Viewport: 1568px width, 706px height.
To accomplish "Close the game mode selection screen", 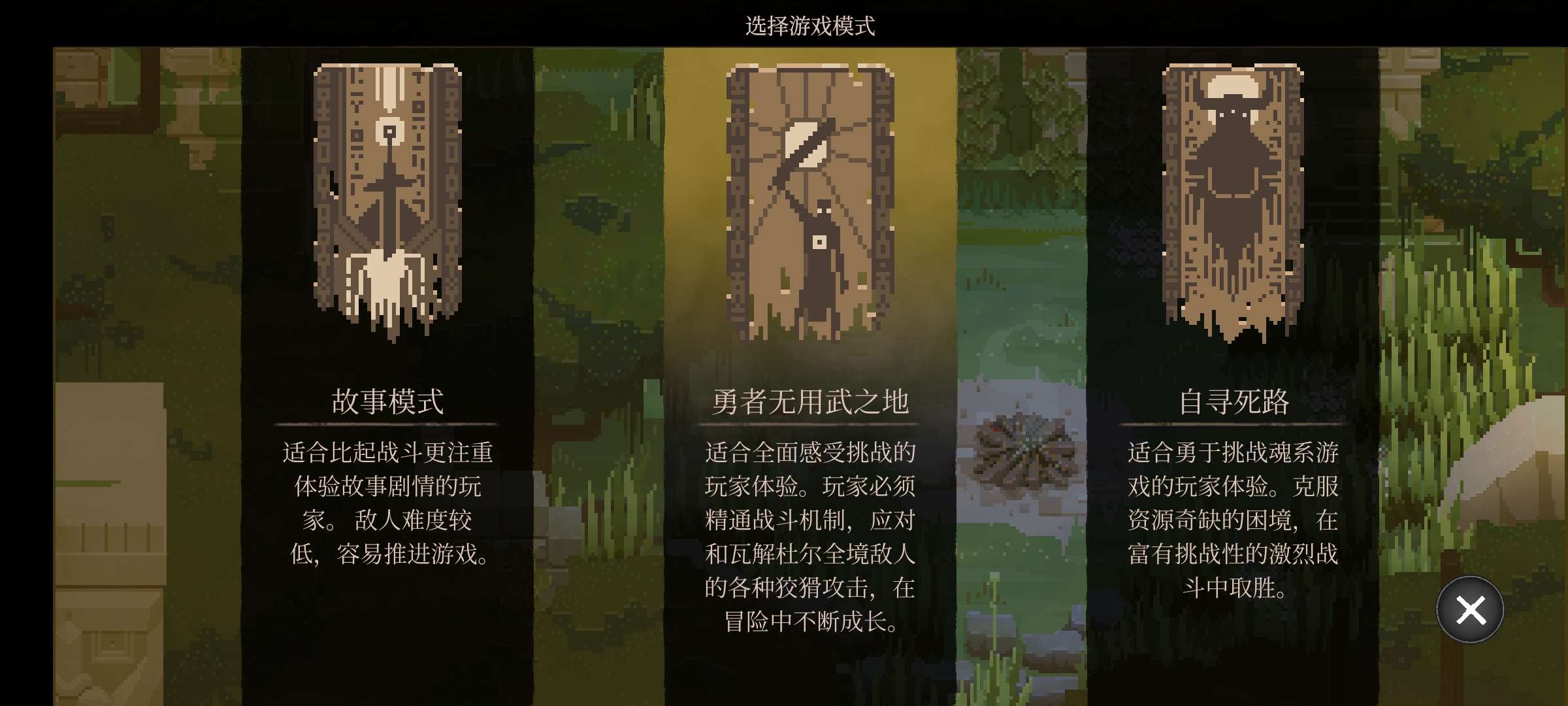I will point(1471,609).
